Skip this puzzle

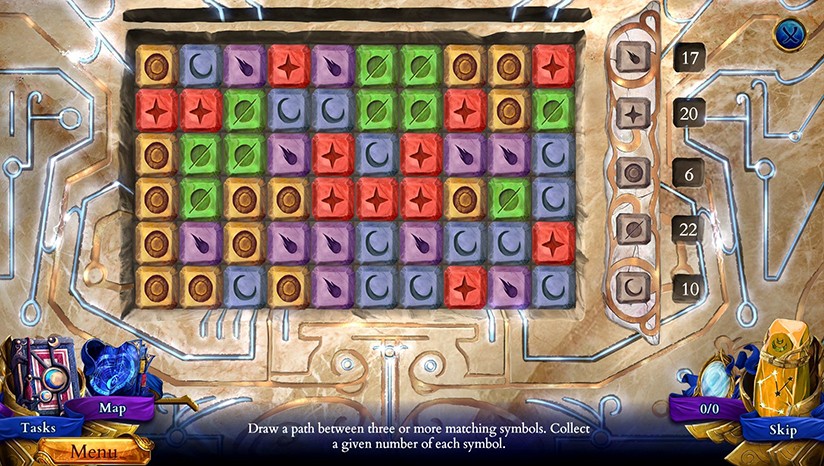(782, 430)
